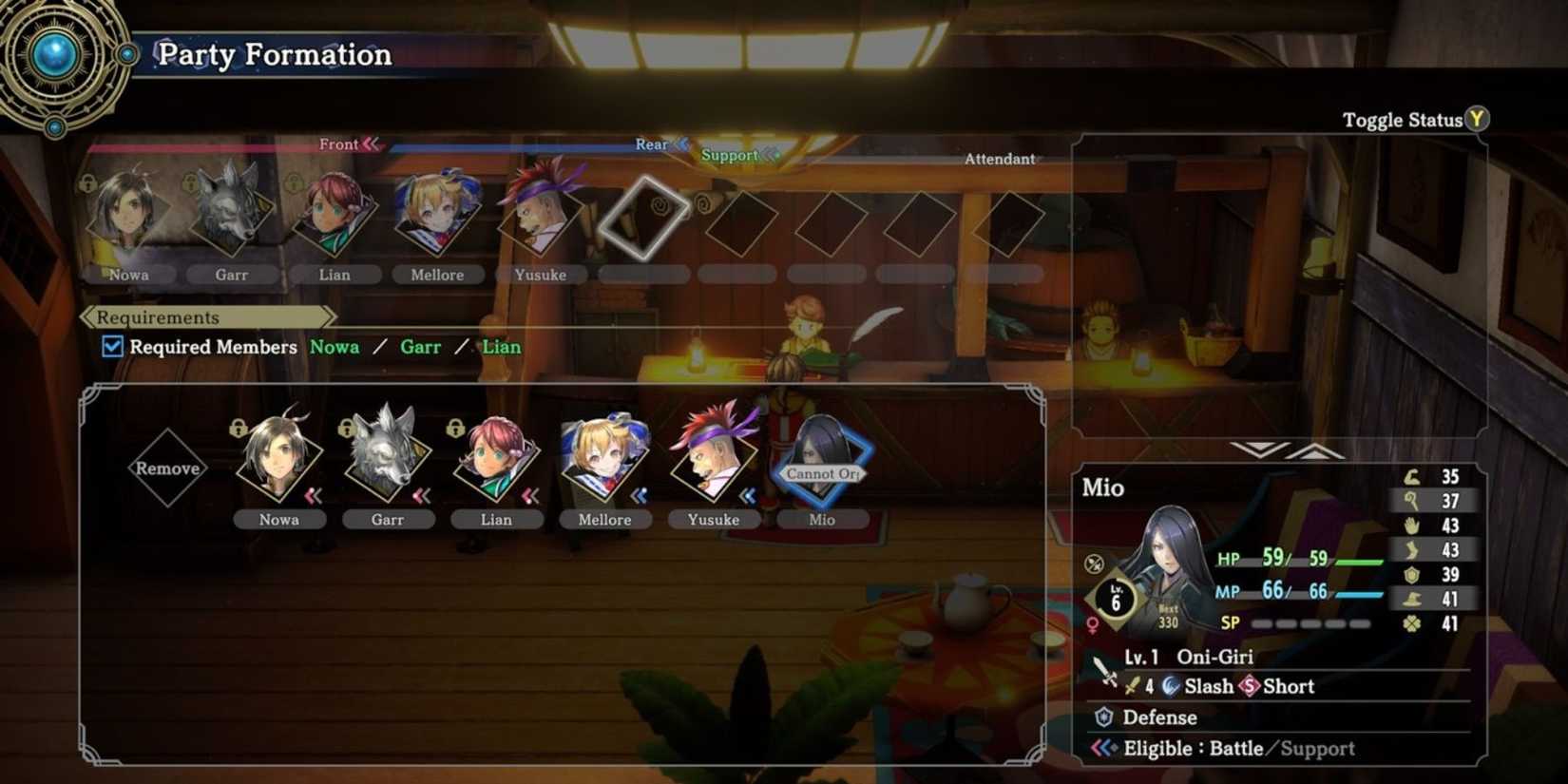Click the wizard hat magic stat icon
Image resolution: width=1568 pixels, height=784 pixels.
pyautogui.click(x=1412, y=600)
